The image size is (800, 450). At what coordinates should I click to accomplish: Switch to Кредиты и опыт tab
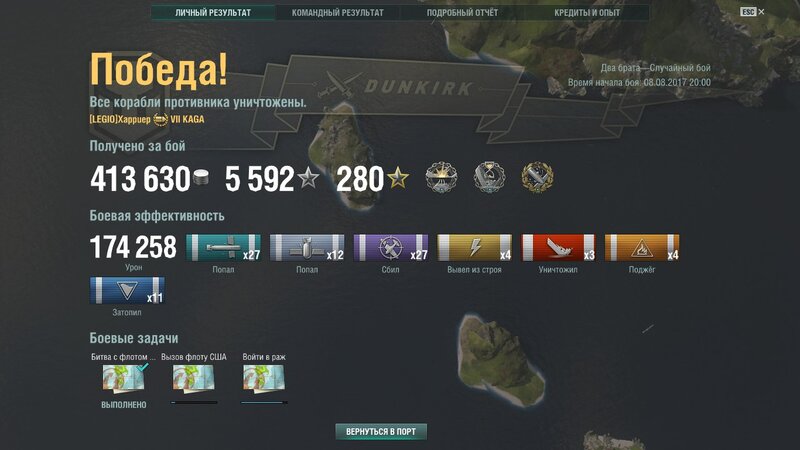pyautogui.click(x=587, y=13)
